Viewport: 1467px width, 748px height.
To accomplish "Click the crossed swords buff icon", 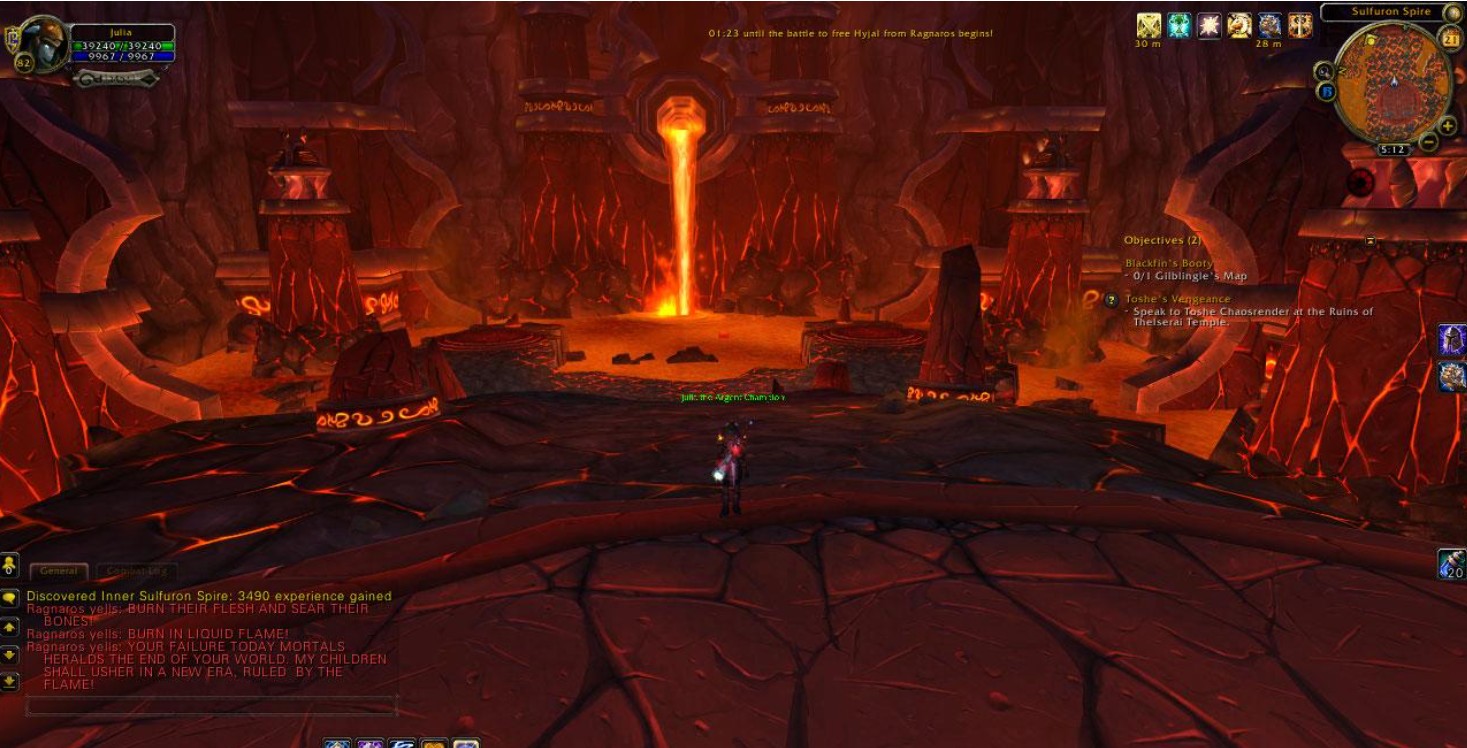I will (x=1148, y=26).
